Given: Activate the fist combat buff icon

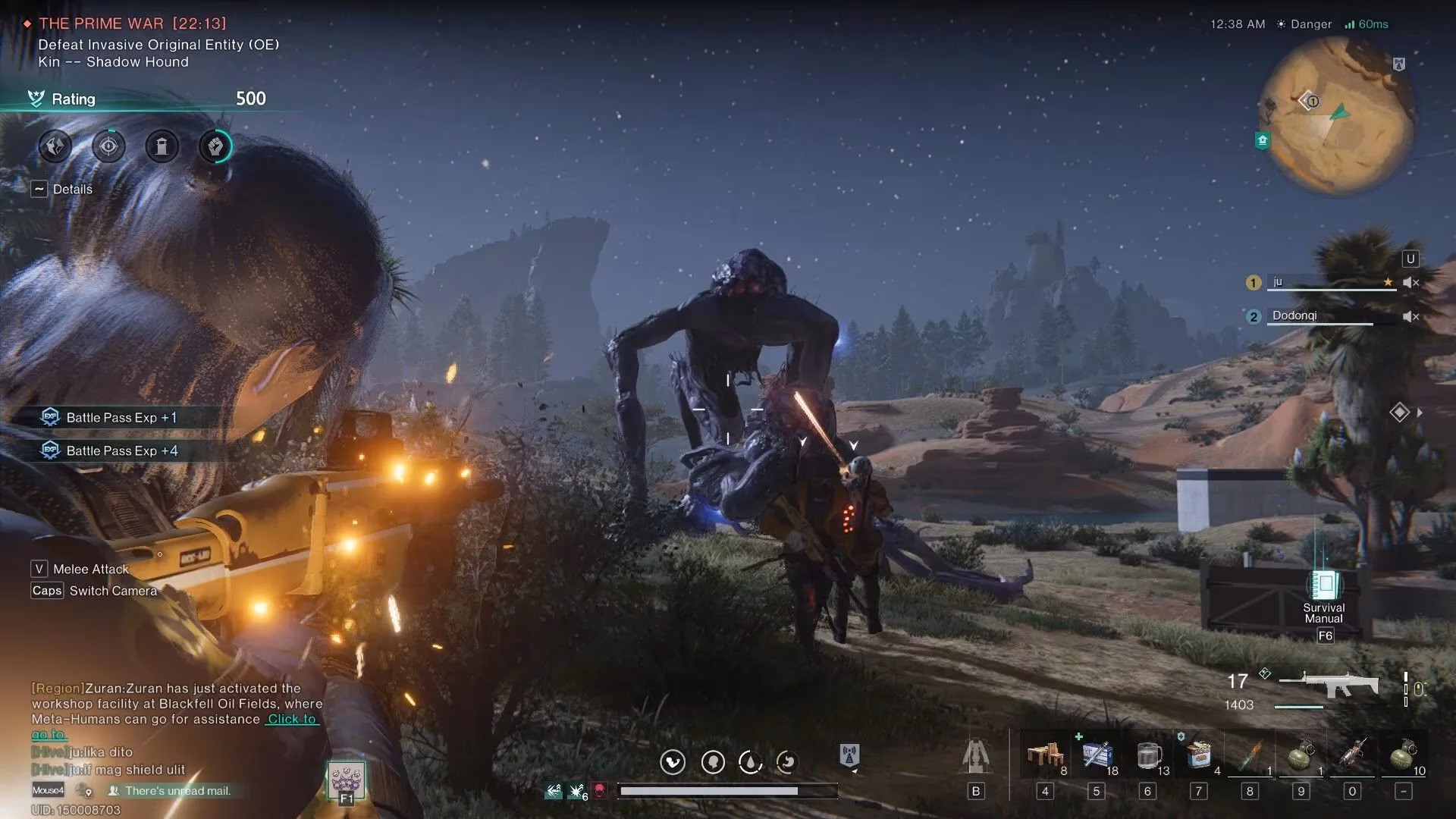Looking at the screenshot, I should pyautogui.click(x=215, y=146).
